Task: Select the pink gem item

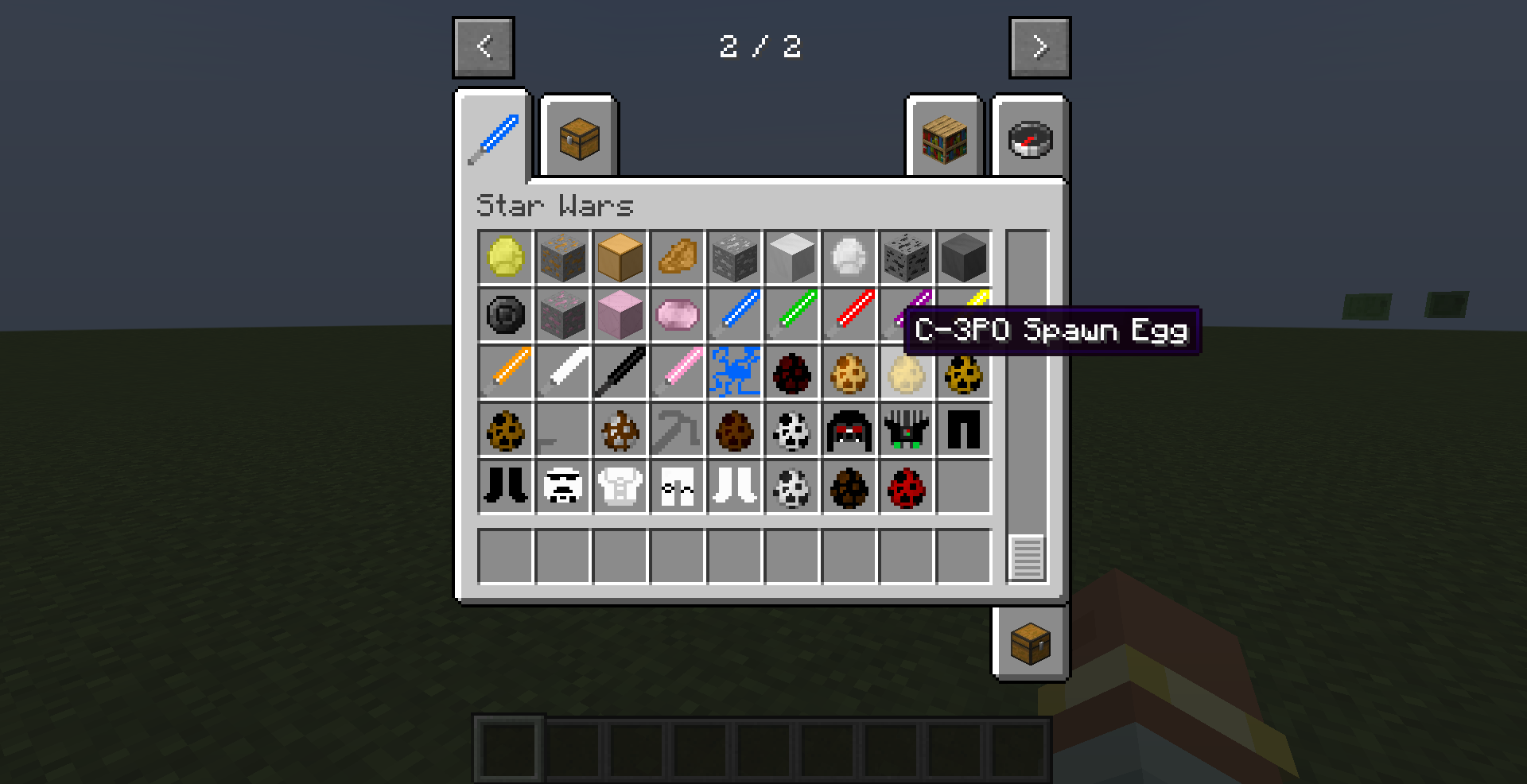Action: (x=678, y=314)
